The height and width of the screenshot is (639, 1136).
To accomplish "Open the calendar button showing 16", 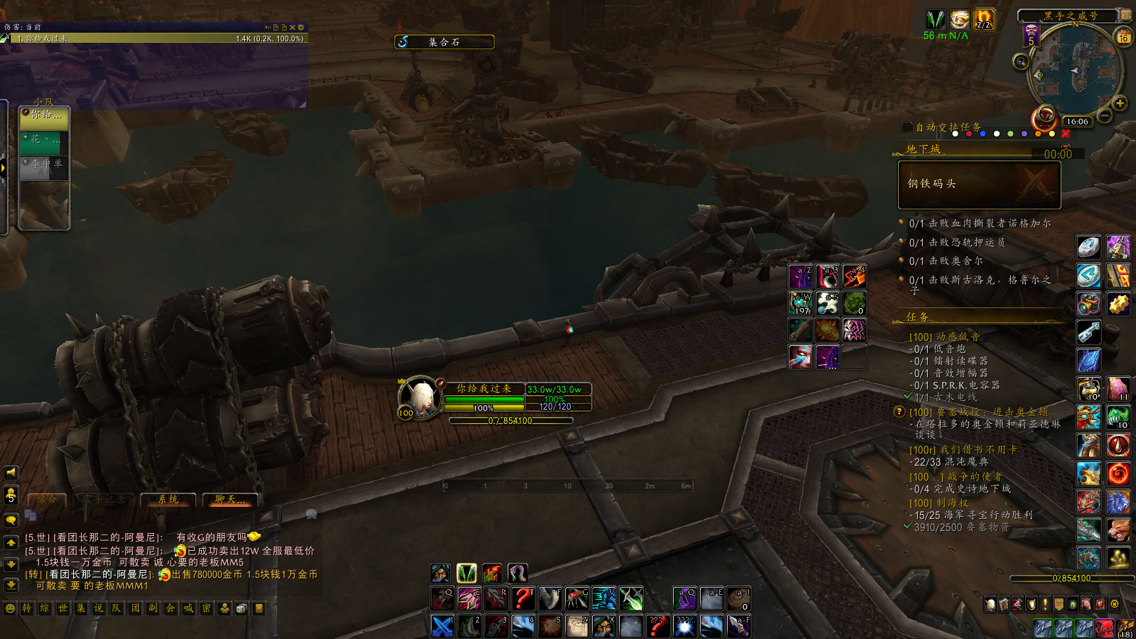I will point(1123,37).
